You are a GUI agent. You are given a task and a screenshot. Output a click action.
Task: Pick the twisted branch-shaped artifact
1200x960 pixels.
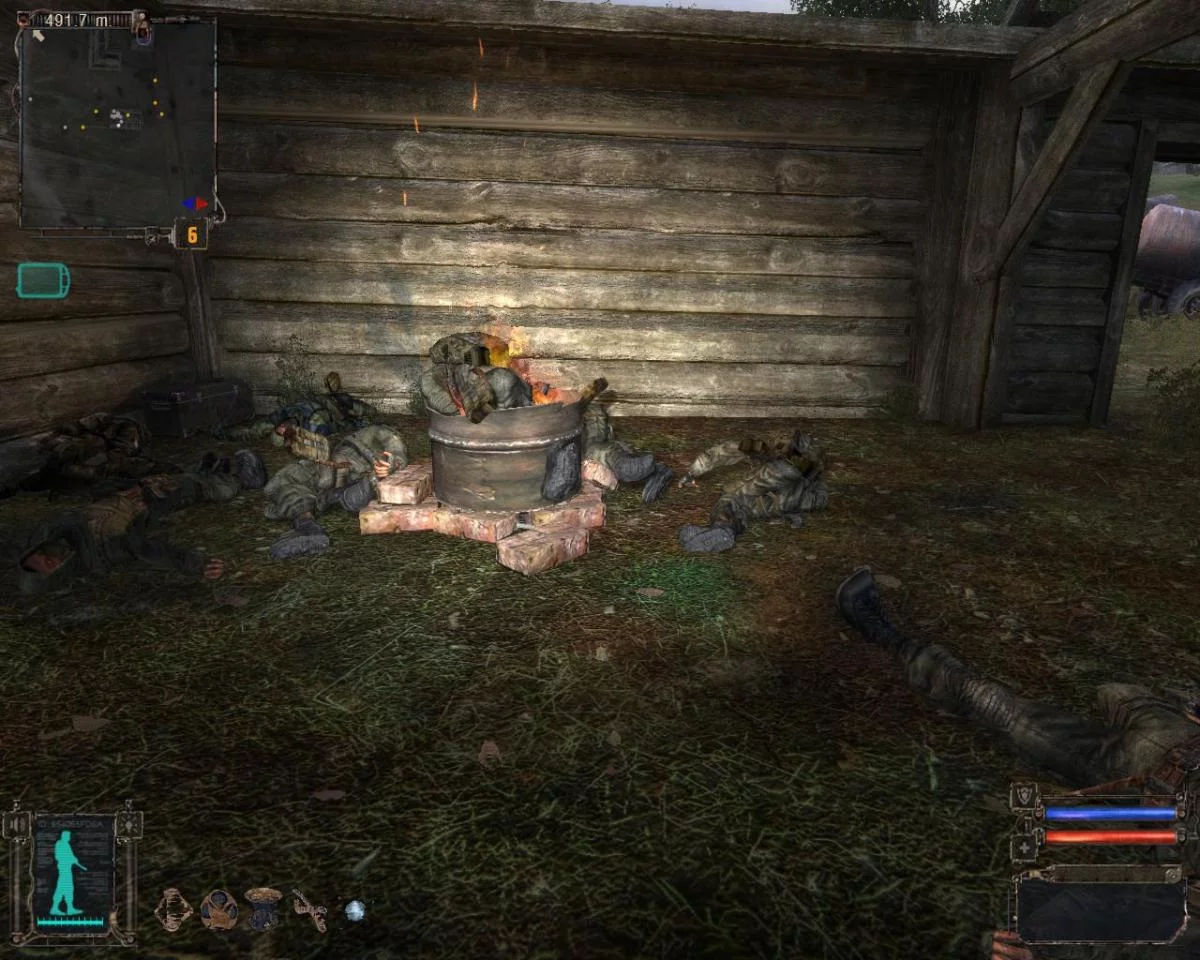click(309, 909)
